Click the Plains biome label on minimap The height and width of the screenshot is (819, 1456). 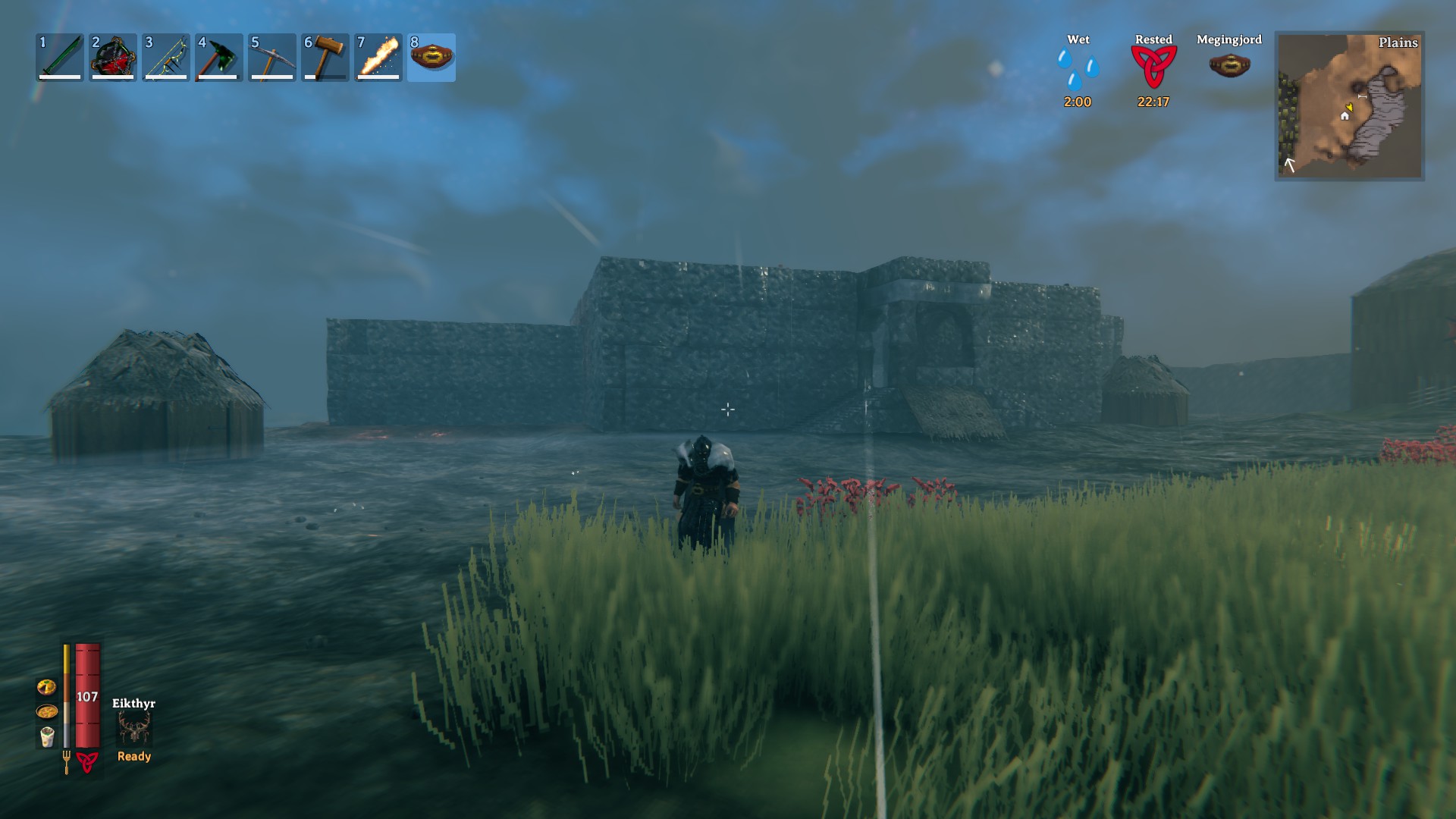click(1399, 44)
